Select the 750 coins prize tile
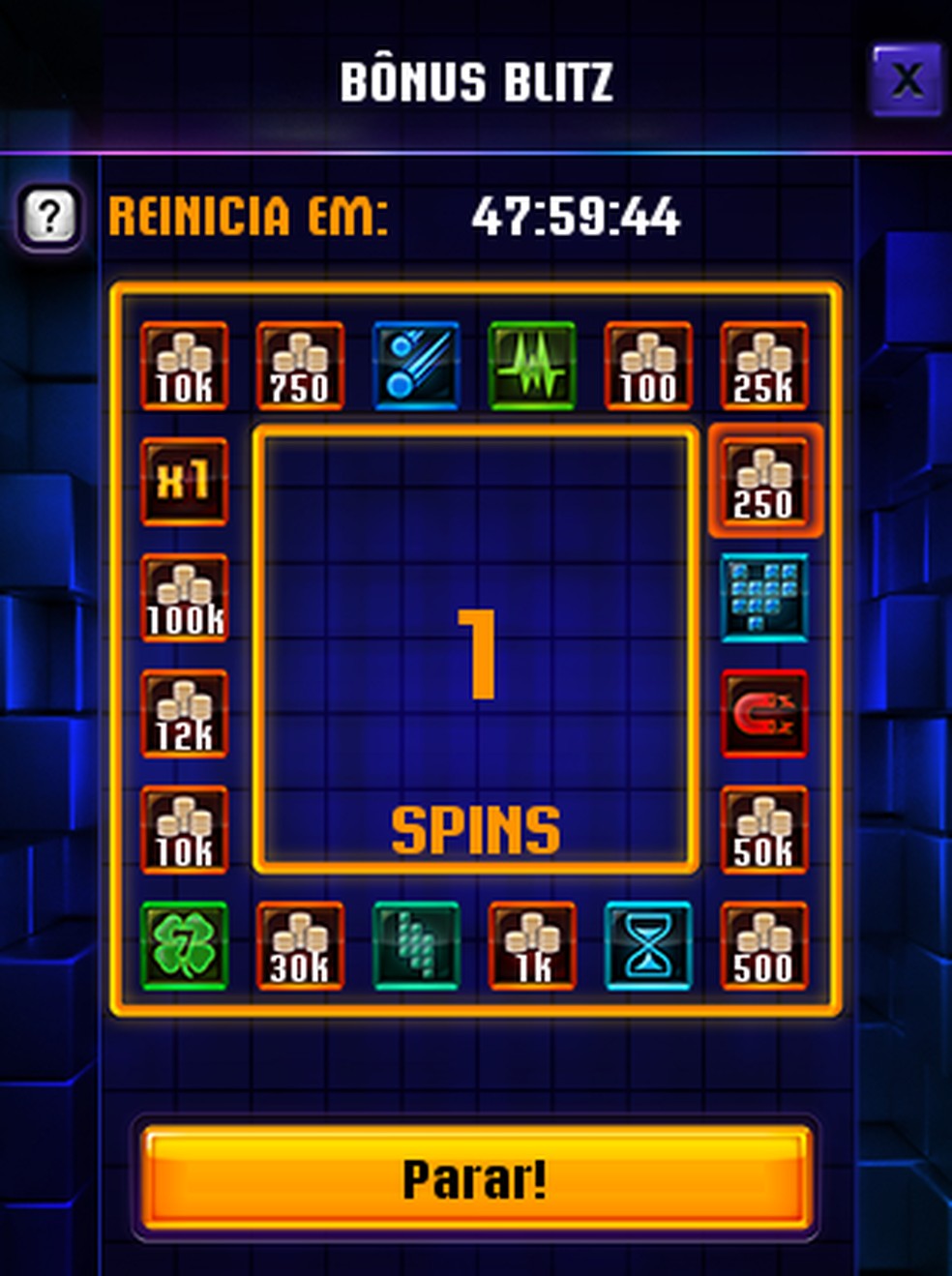 [300, 366]
